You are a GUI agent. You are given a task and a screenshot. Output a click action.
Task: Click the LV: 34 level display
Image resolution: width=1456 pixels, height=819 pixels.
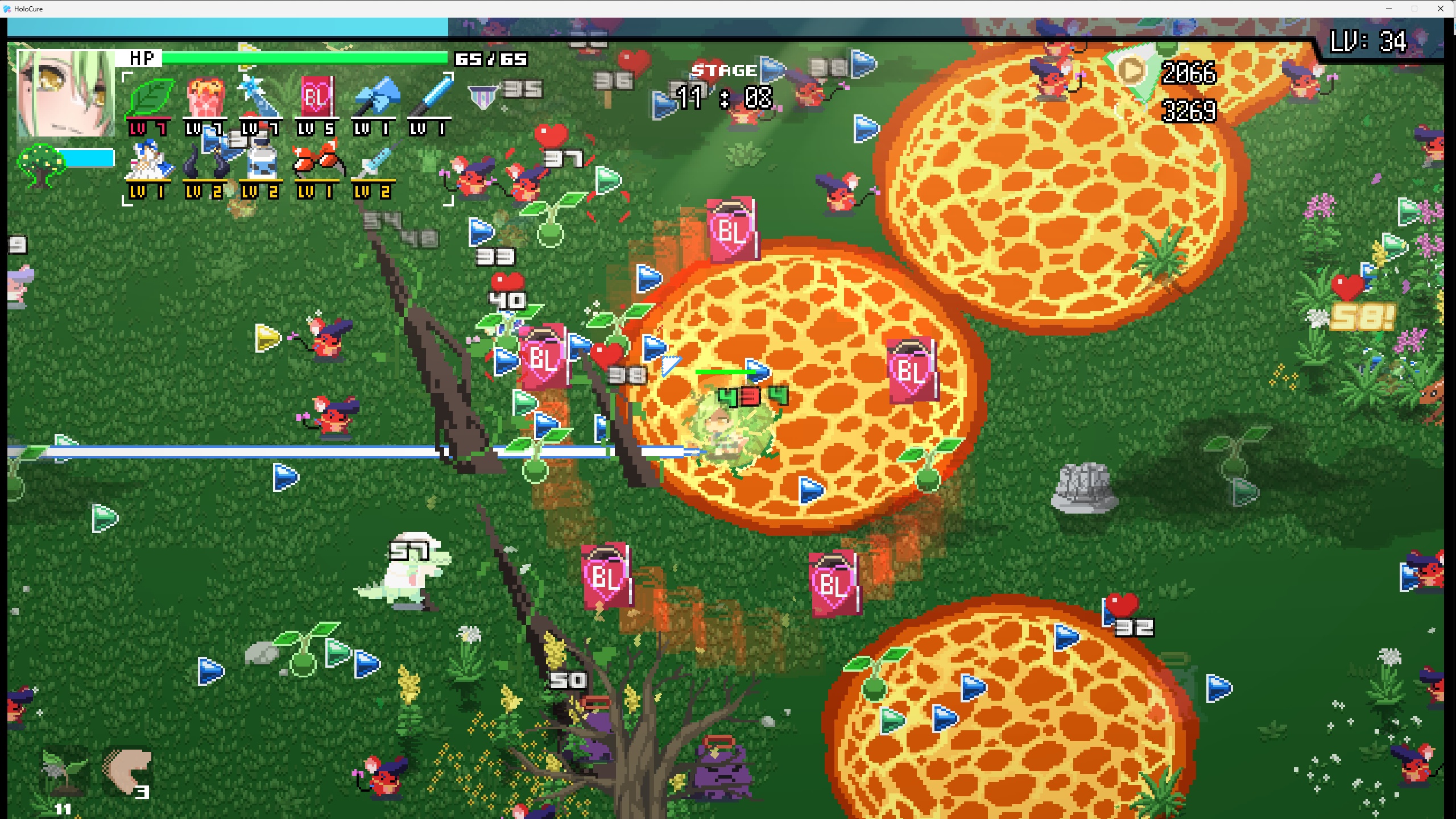coord(1368,41)
